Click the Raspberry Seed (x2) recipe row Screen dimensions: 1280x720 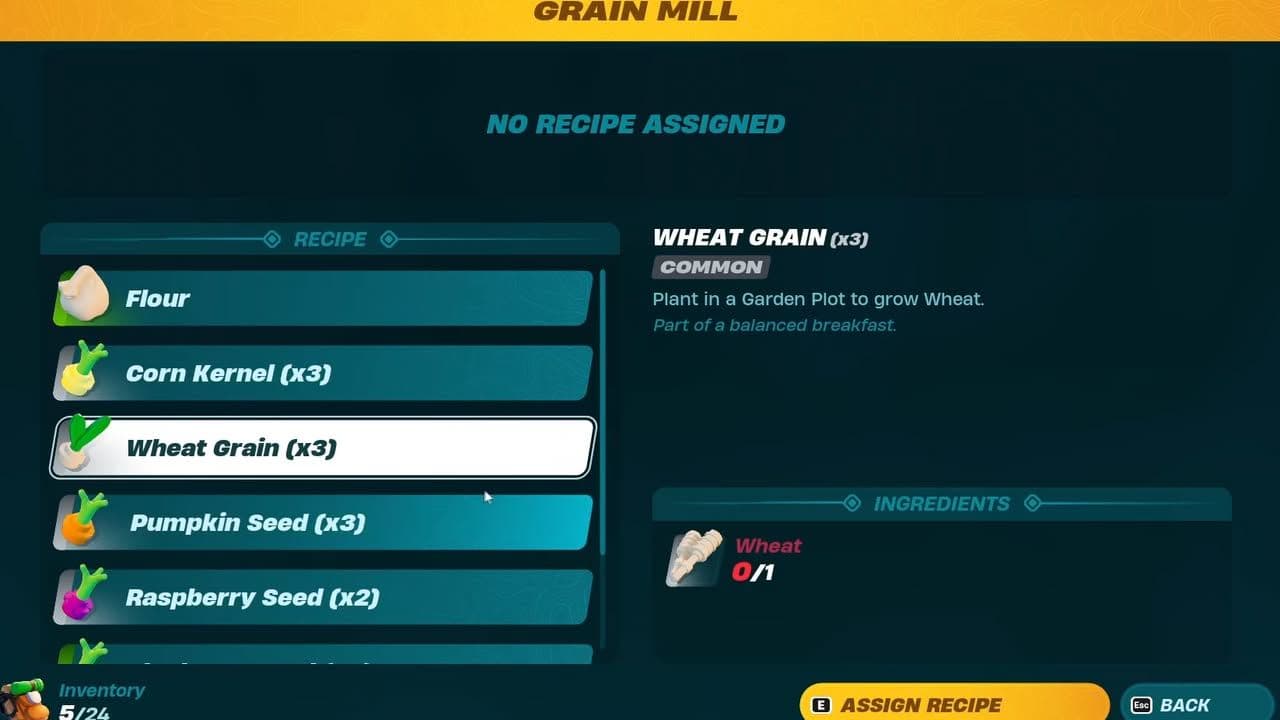320,597
